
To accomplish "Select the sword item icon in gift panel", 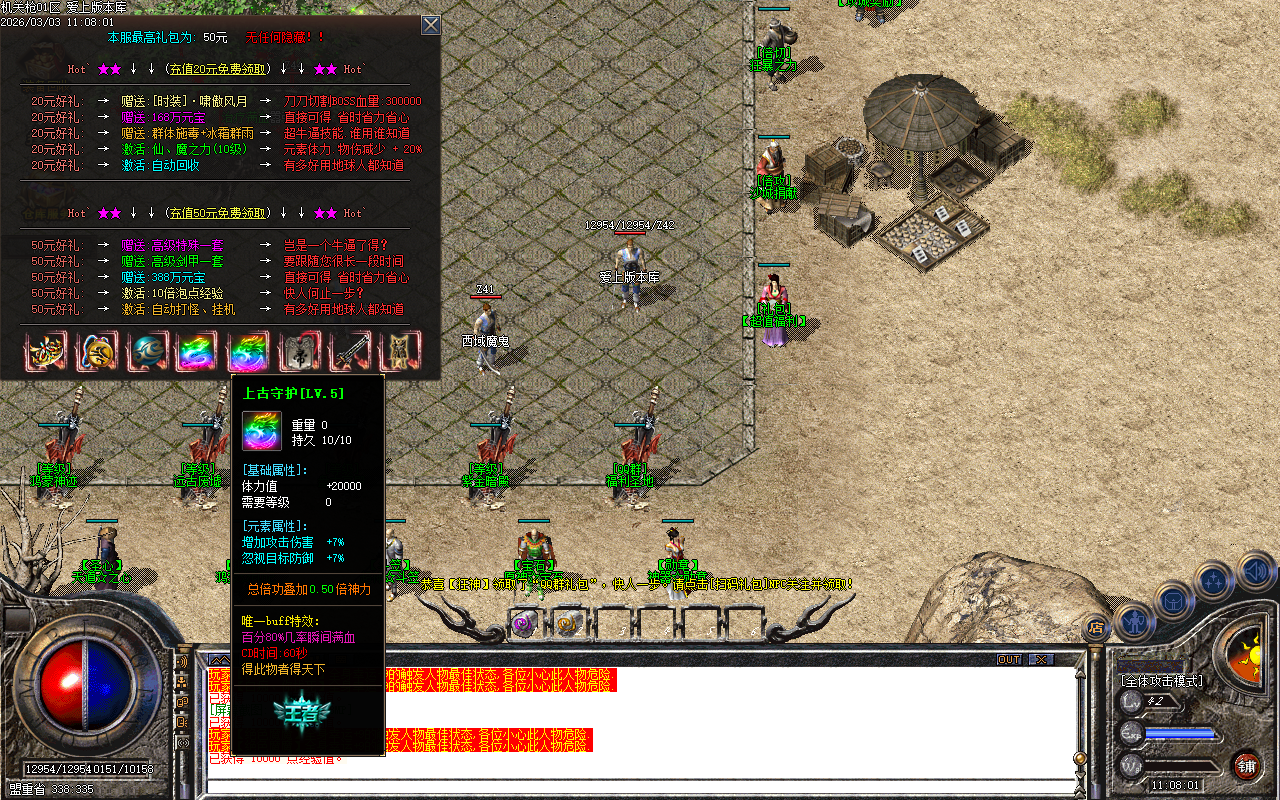I will click(351, 351).
